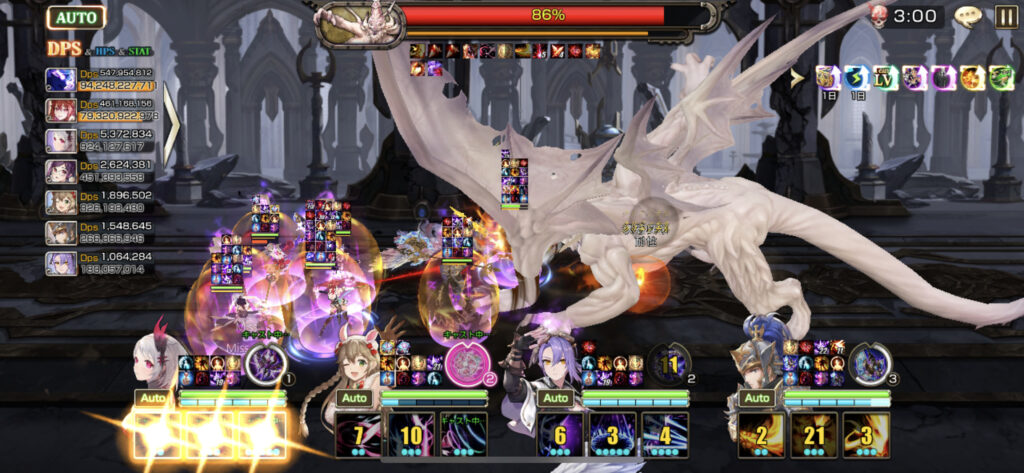Select the LV buff icon
1024x473 pixels.
884,77
